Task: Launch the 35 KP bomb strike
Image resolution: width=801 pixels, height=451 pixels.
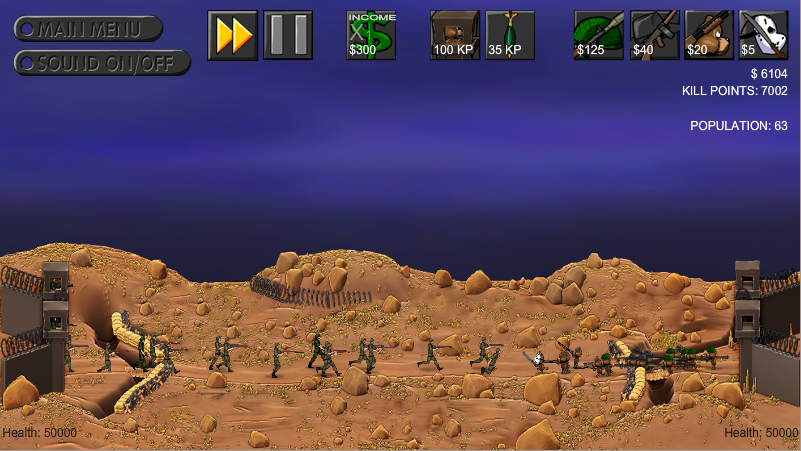Action: coord(510,35)
